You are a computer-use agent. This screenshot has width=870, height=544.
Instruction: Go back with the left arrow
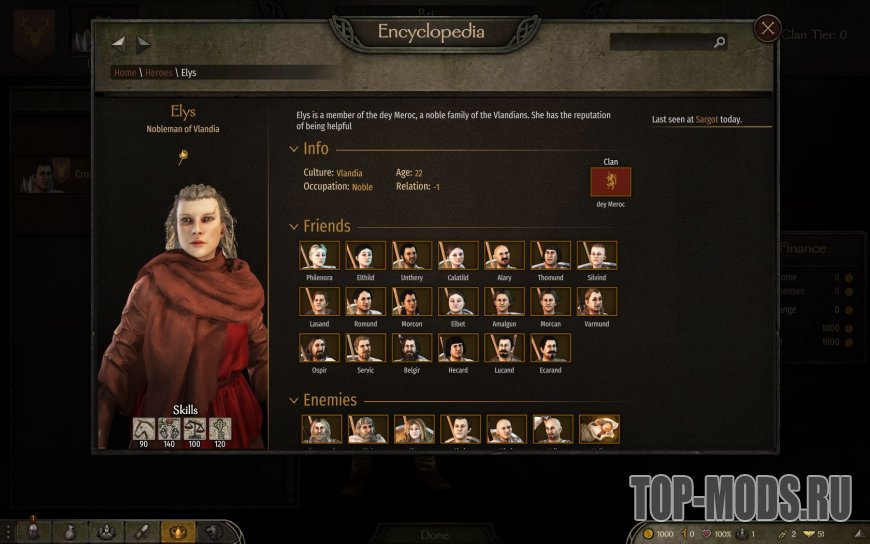click(119, 43)
